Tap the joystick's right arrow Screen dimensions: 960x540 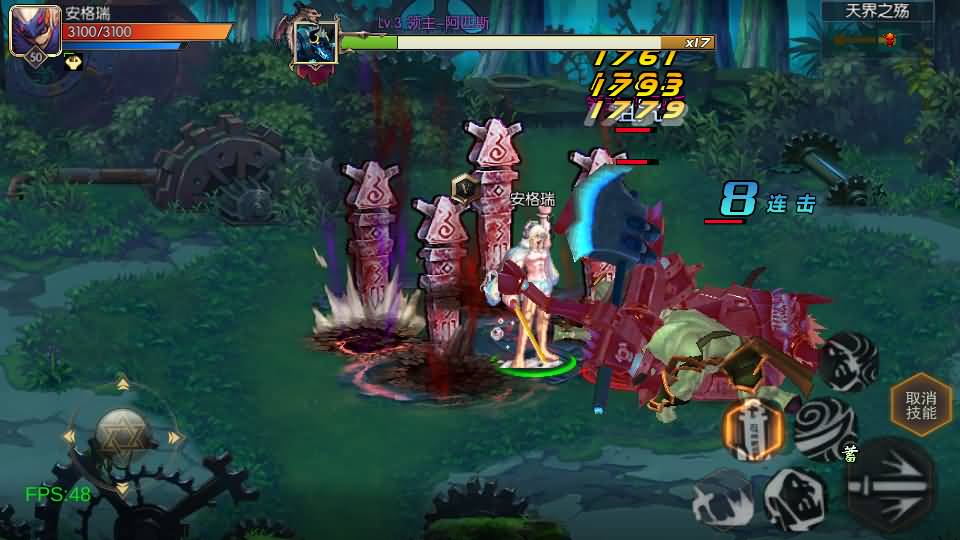click(175, 437)
